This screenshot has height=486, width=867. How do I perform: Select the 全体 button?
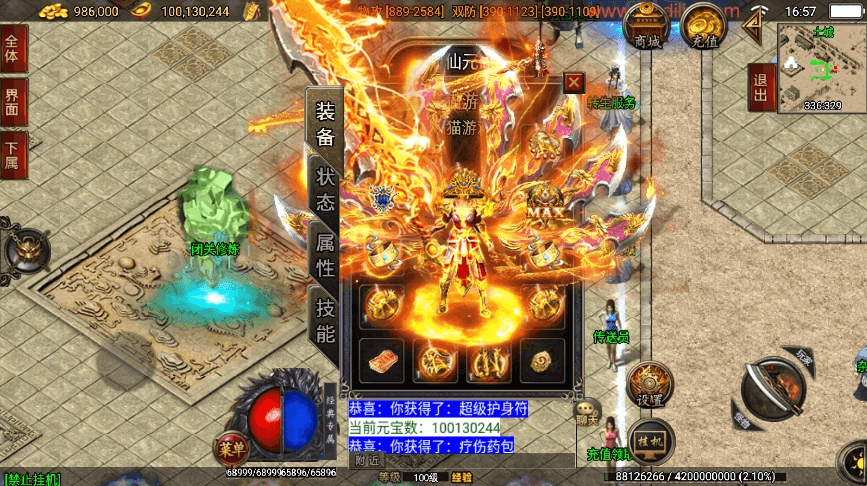(13, 50)
